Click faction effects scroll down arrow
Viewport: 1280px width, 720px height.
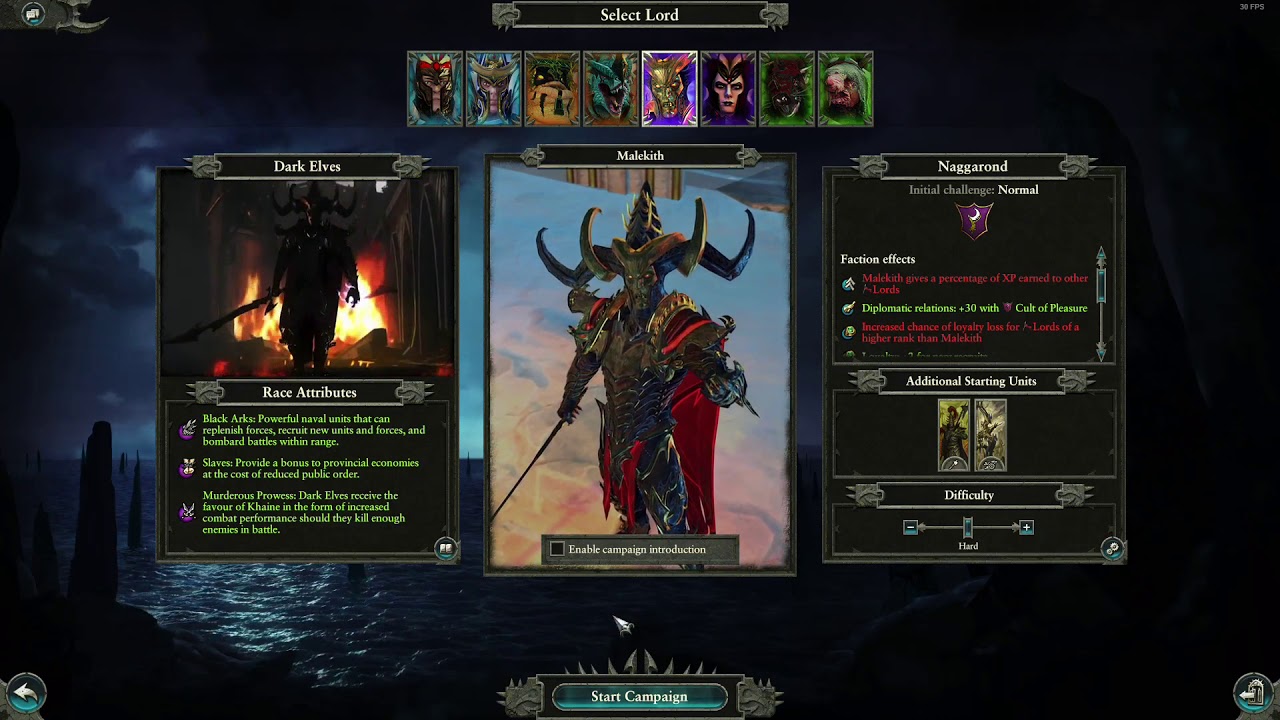1101,351
